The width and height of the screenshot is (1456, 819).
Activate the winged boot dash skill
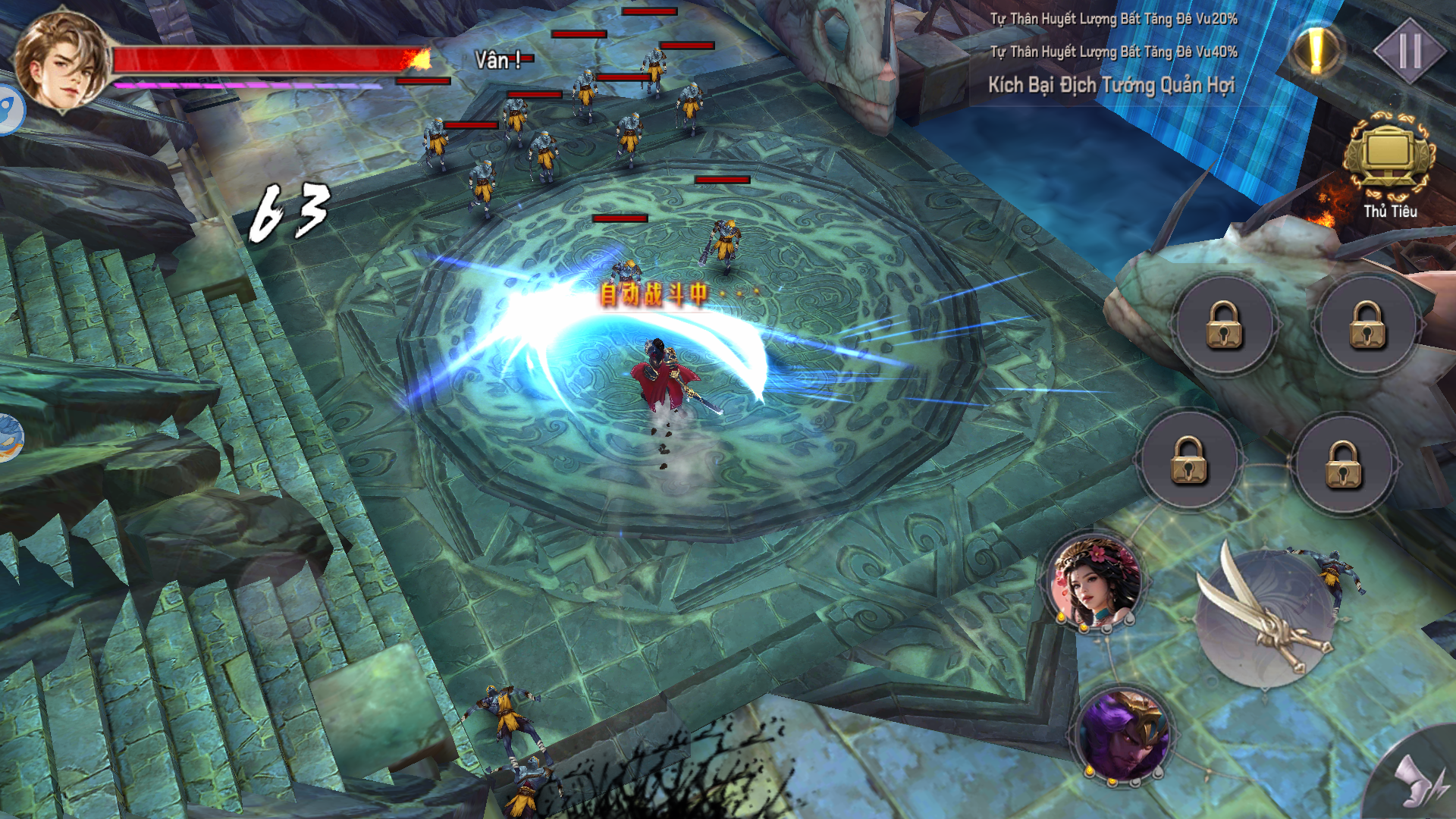point(1420,781)
